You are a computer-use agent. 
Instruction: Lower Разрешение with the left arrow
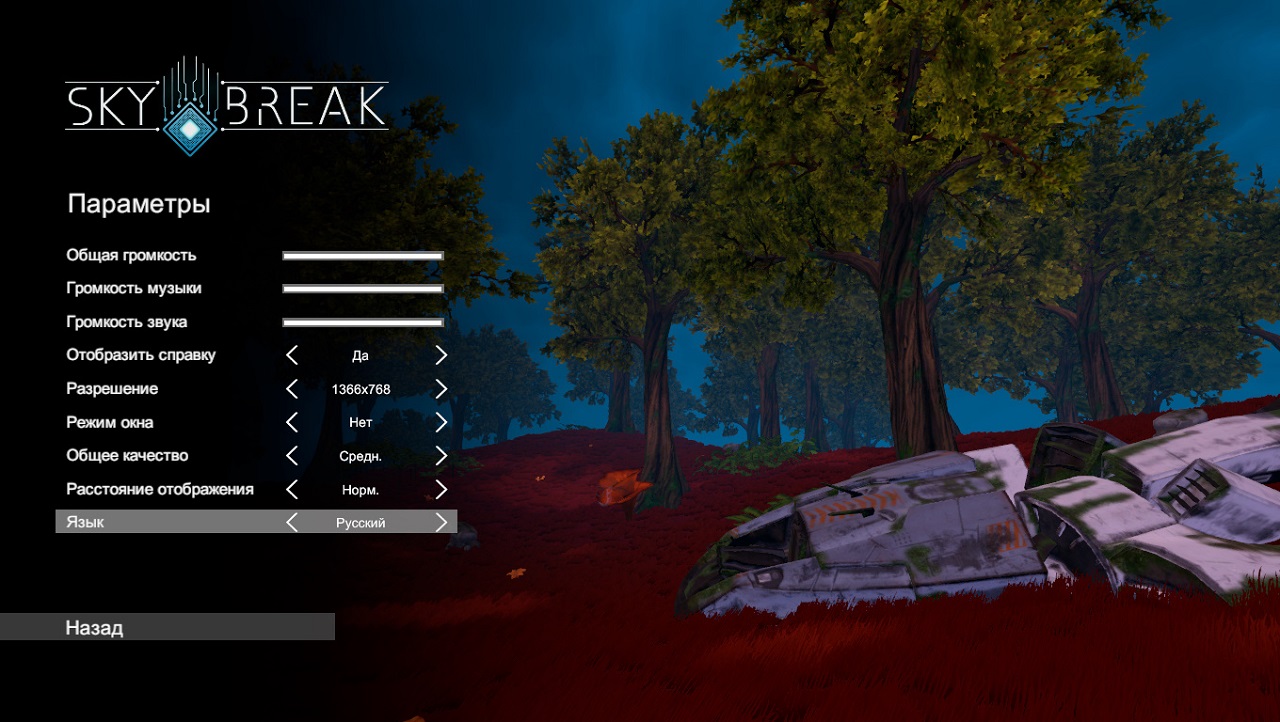[x=292, y=389]
